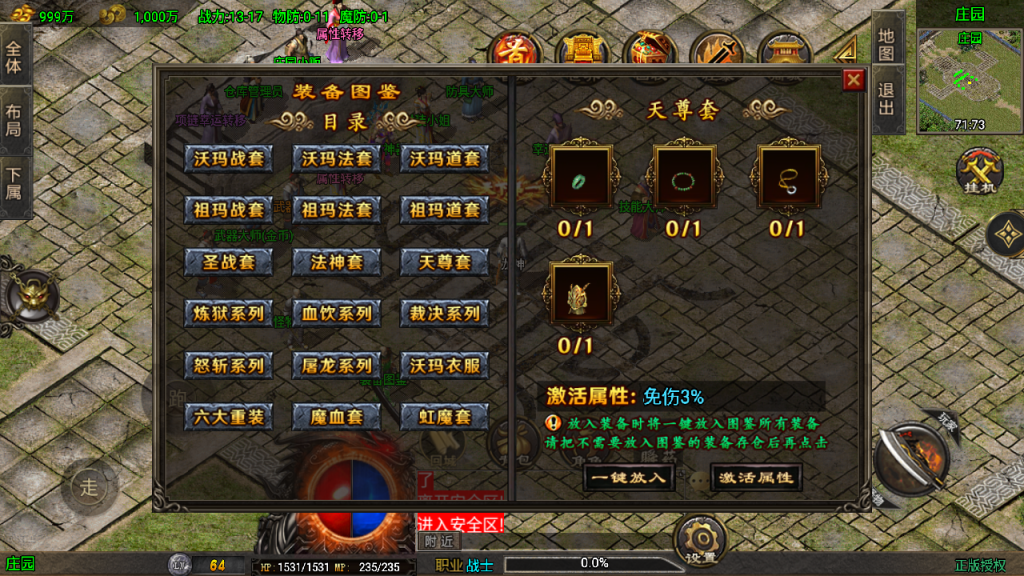Select the 屠龙系列 entry
The width and height of the screenshot is (1024, 576).
point(337,365)
